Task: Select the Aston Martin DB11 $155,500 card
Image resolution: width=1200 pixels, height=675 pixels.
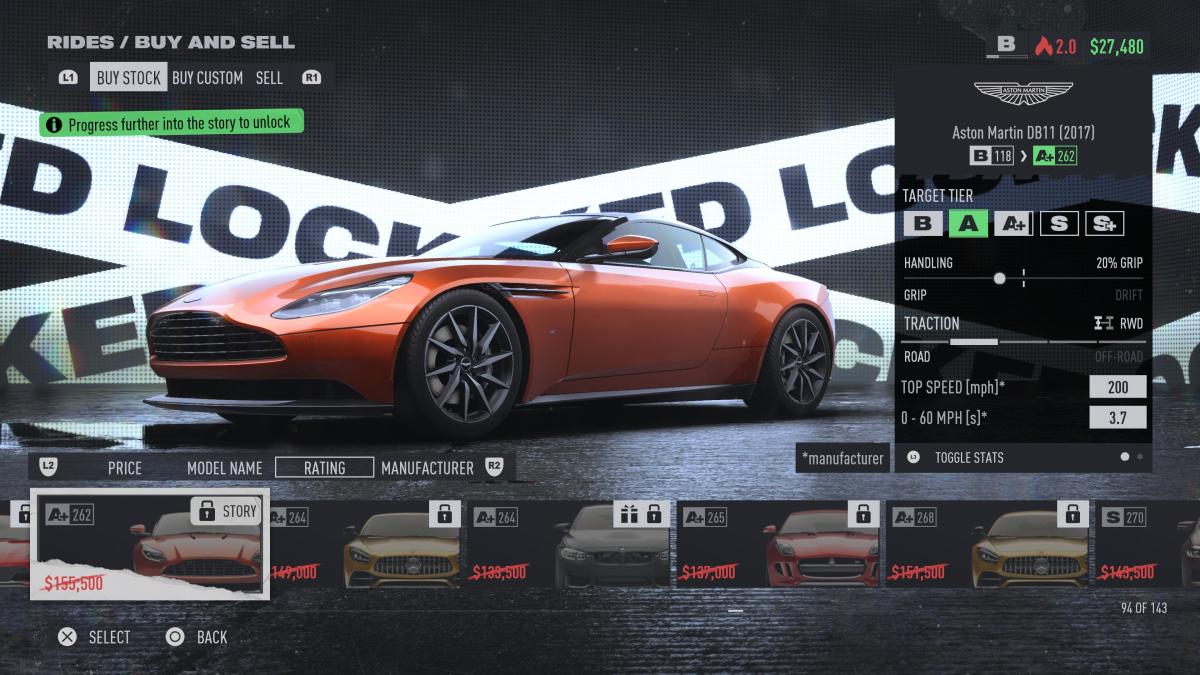Action: [x=150, y=544]
